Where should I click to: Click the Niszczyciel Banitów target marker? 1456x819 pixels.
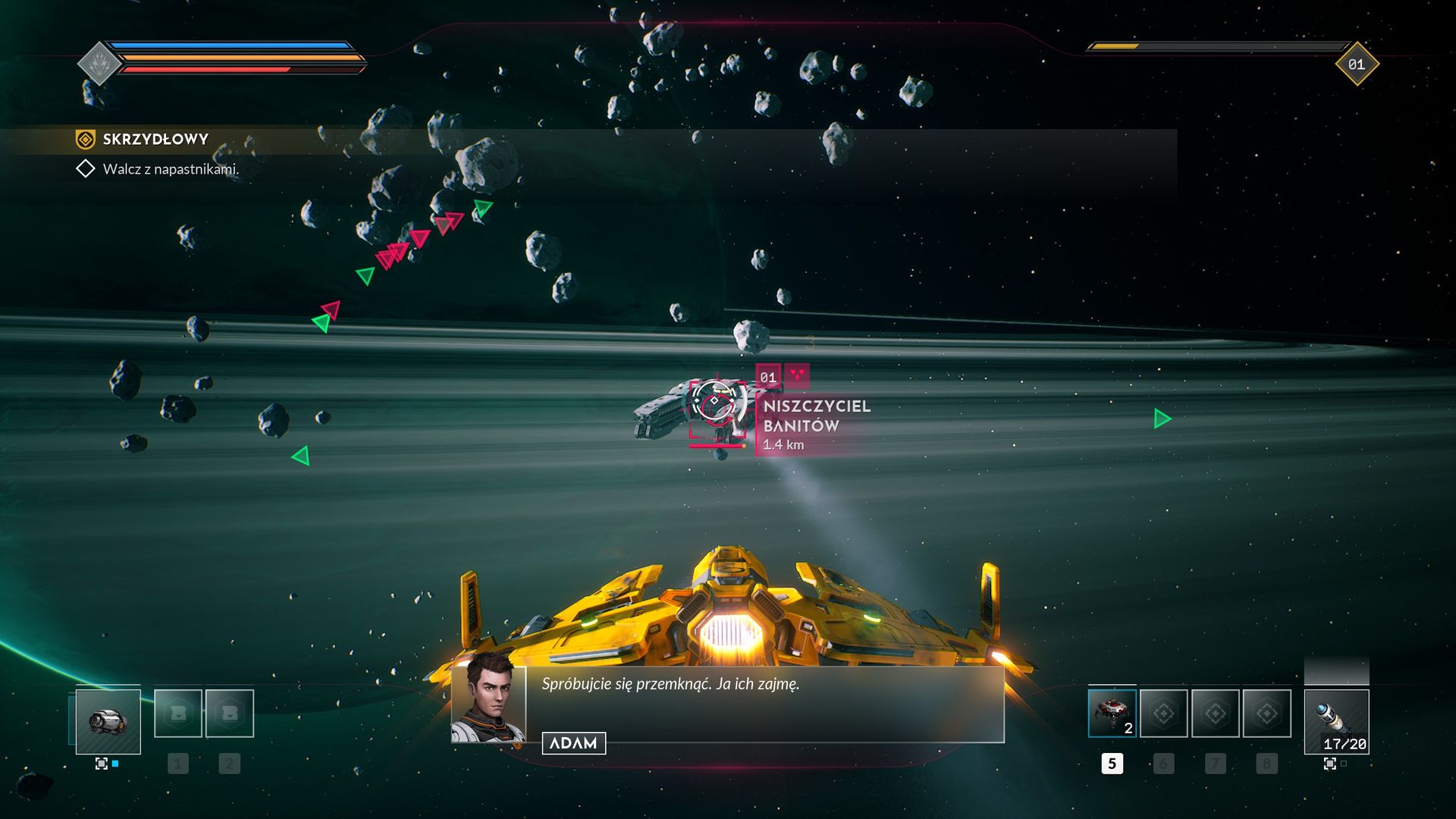pos(714,402)
